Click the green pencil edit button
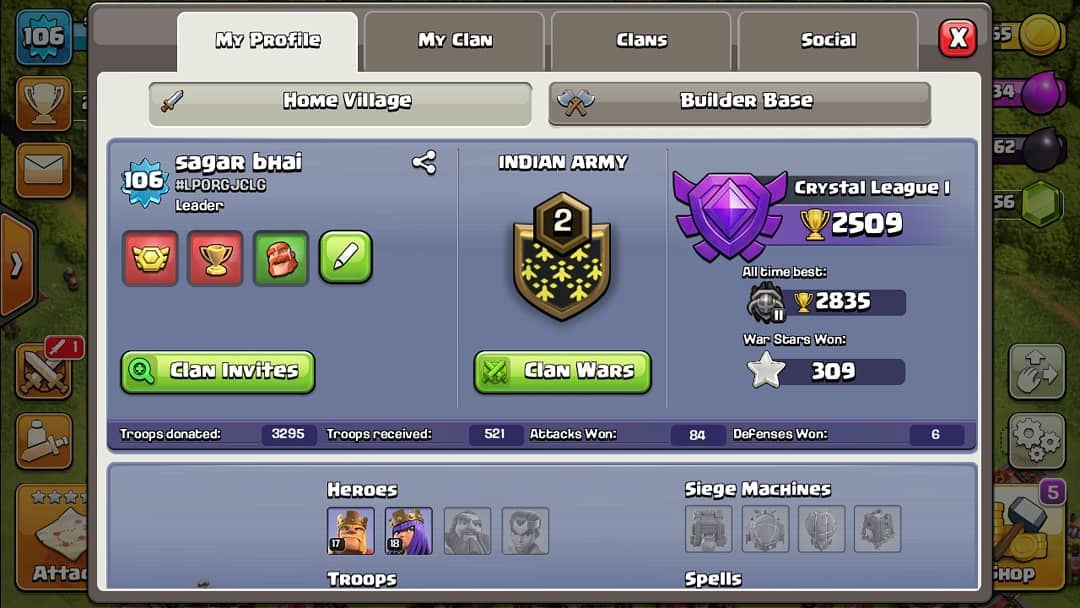This screenshot has width=1080, height=608. coord(345,258)
